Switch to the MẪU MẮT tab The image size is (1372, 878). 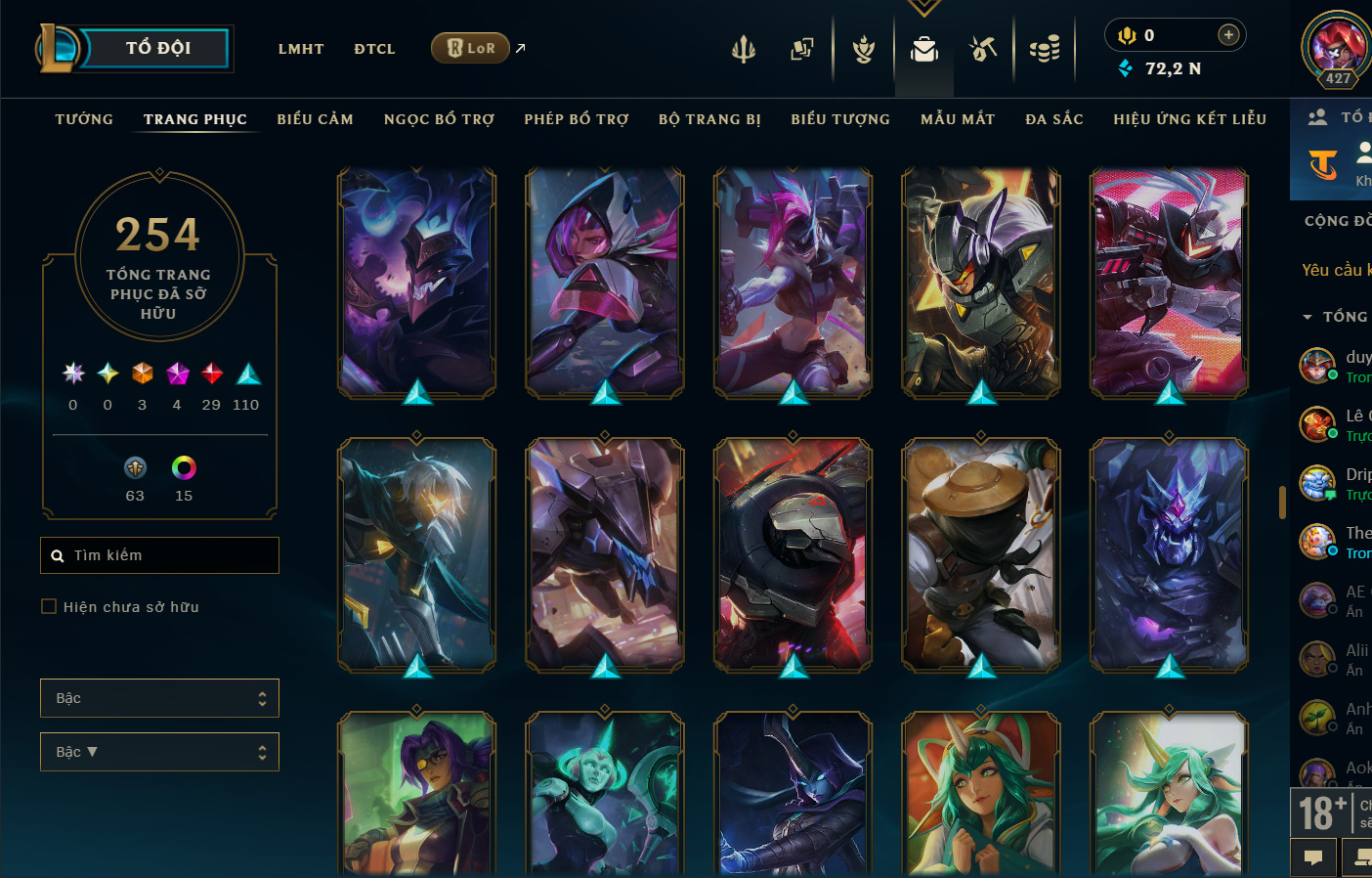[958, 119]
